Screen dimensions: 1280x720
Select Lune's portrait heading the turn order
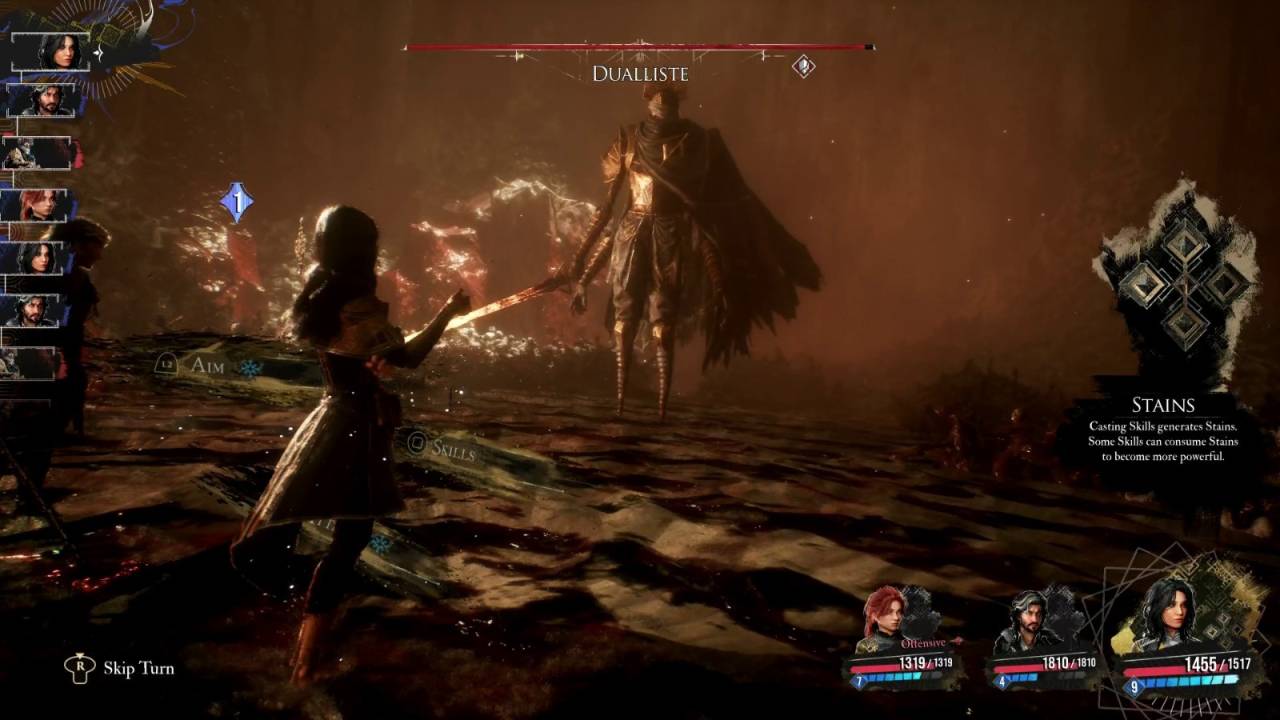tap(58, 51)
